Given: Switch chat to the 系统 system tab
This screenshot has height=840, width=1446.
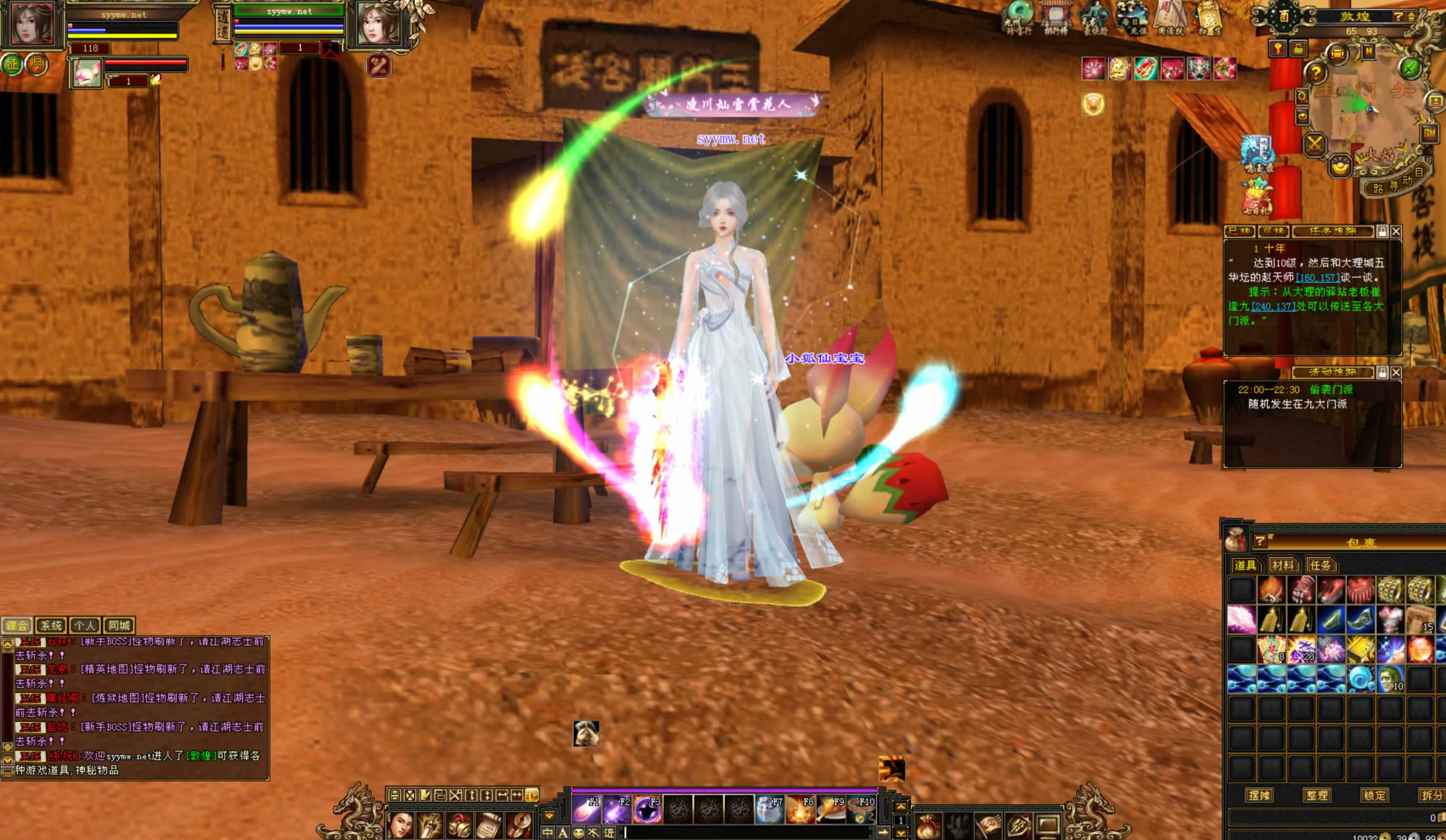Looking at the screenshot, I should click(x=50, y=625).
